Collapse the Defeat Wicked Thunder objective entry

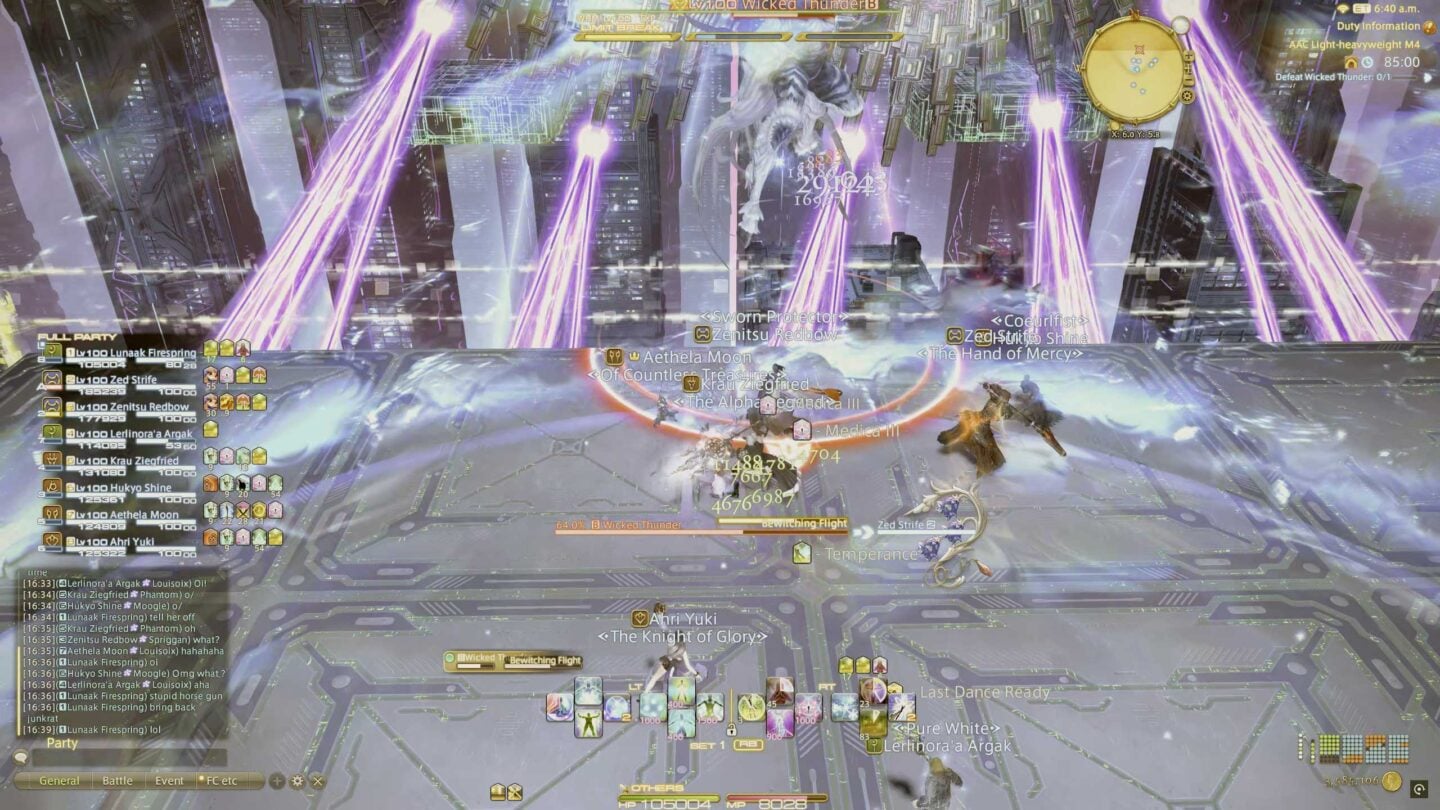1428,78
